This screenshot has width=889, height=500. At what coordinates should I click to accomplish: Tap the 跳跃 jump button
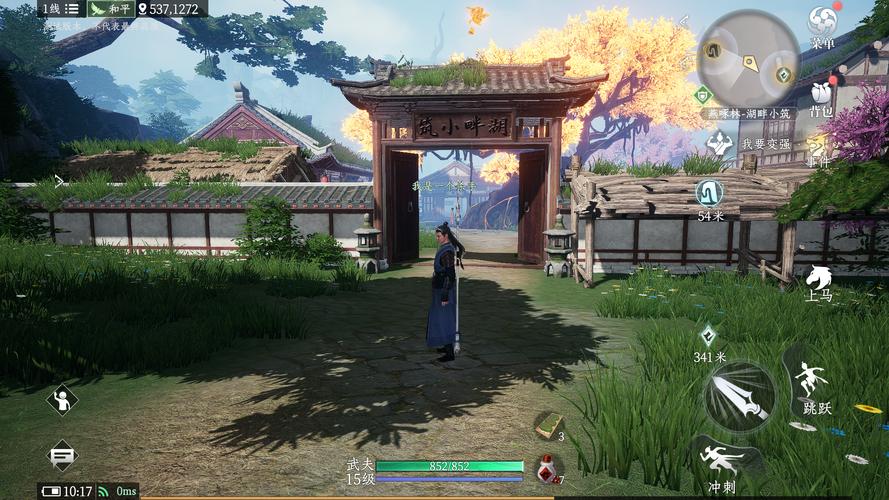coord(811,385)
